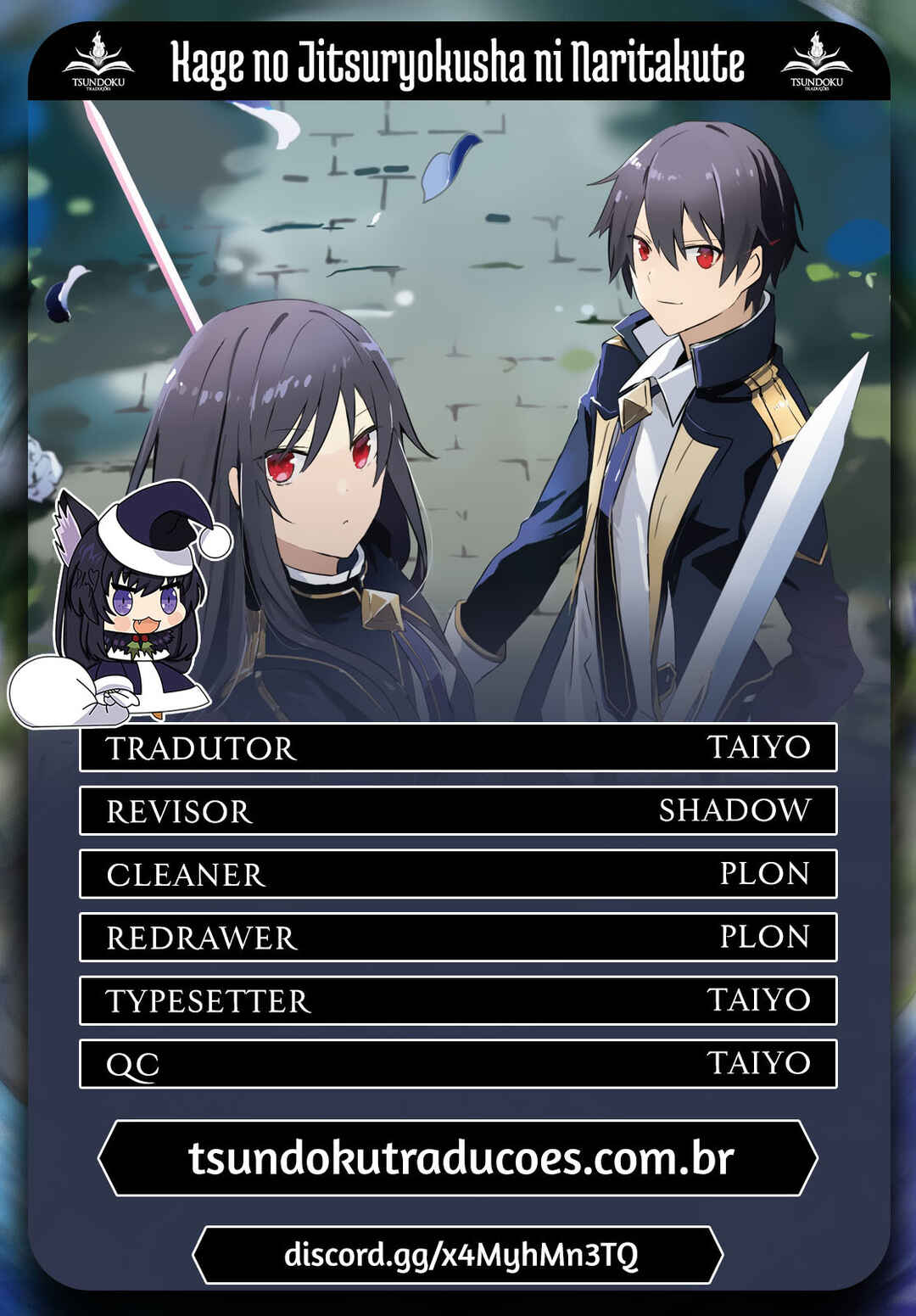916x1316 pixels.
Task: Follow the discord.gg invite link
Action: click(459, 1254)
